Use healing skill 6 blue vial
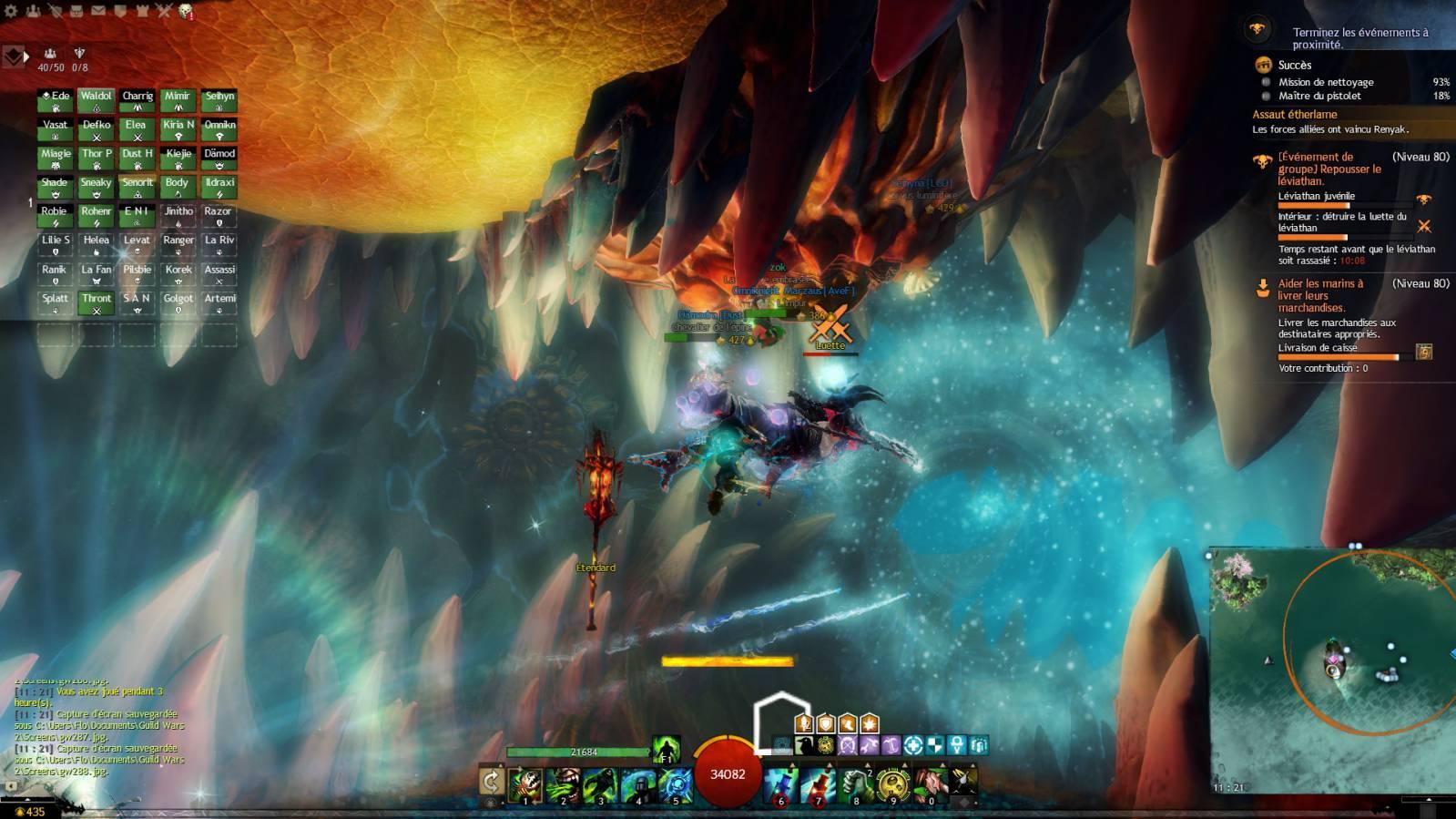This screenshot has width=1456, height=819. pos(780,783)
